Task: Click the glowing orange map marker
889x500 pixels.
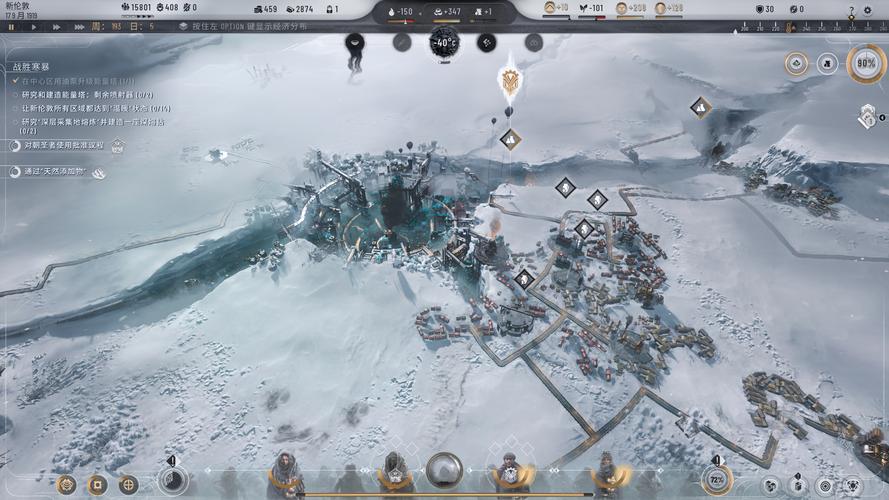Action: tap(510, 81)
